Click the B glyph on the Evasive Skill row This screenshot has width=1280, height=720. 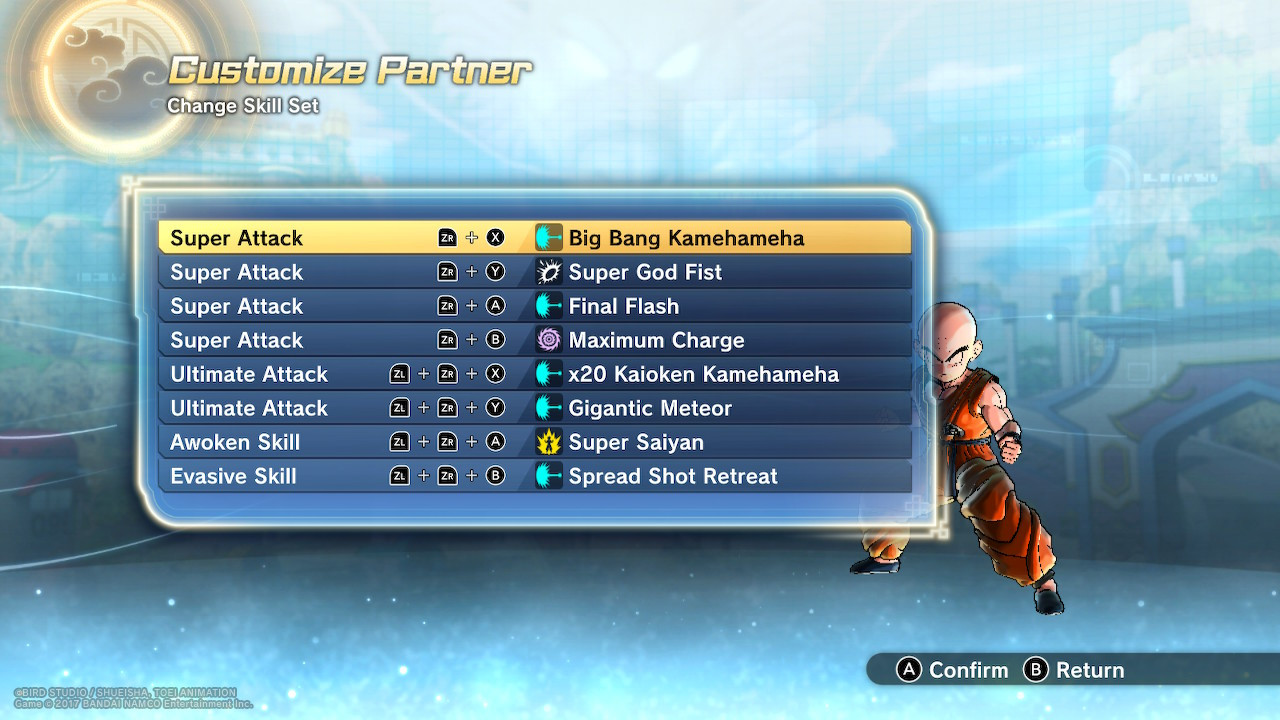coord(494,476)
